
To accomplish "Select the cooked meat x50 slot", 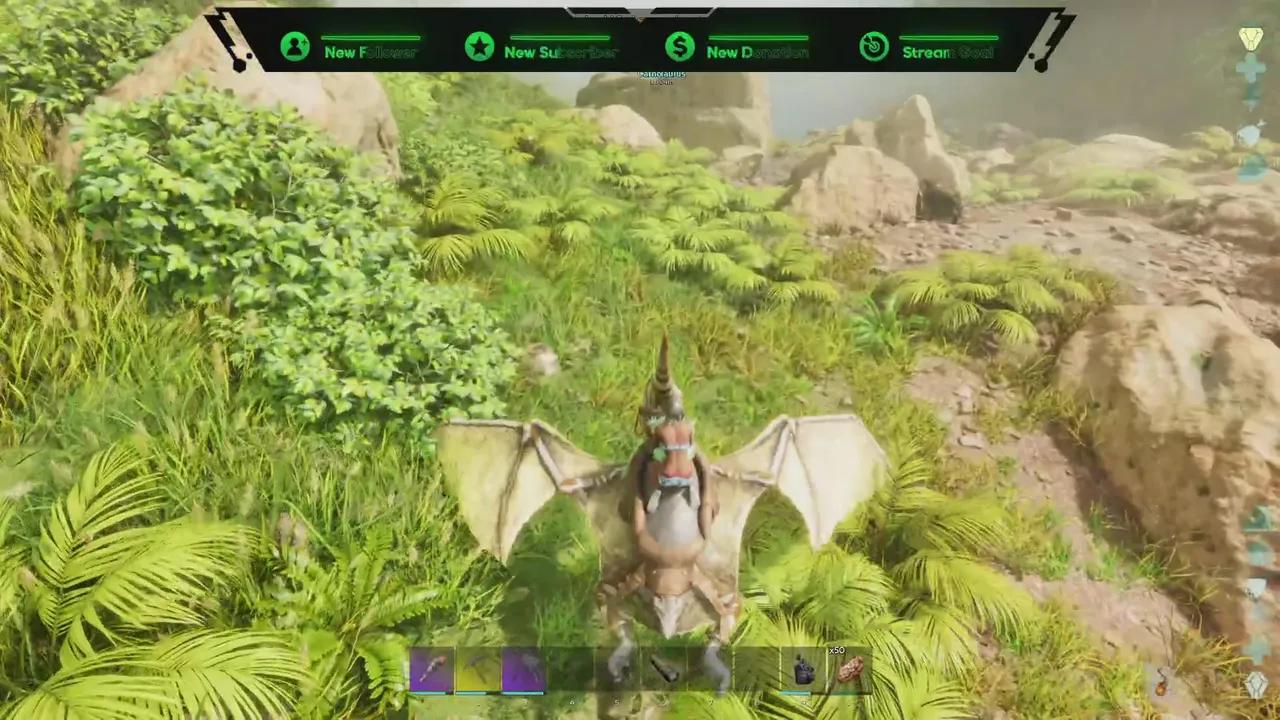I will pyautogui.click(x=849, y=669).
